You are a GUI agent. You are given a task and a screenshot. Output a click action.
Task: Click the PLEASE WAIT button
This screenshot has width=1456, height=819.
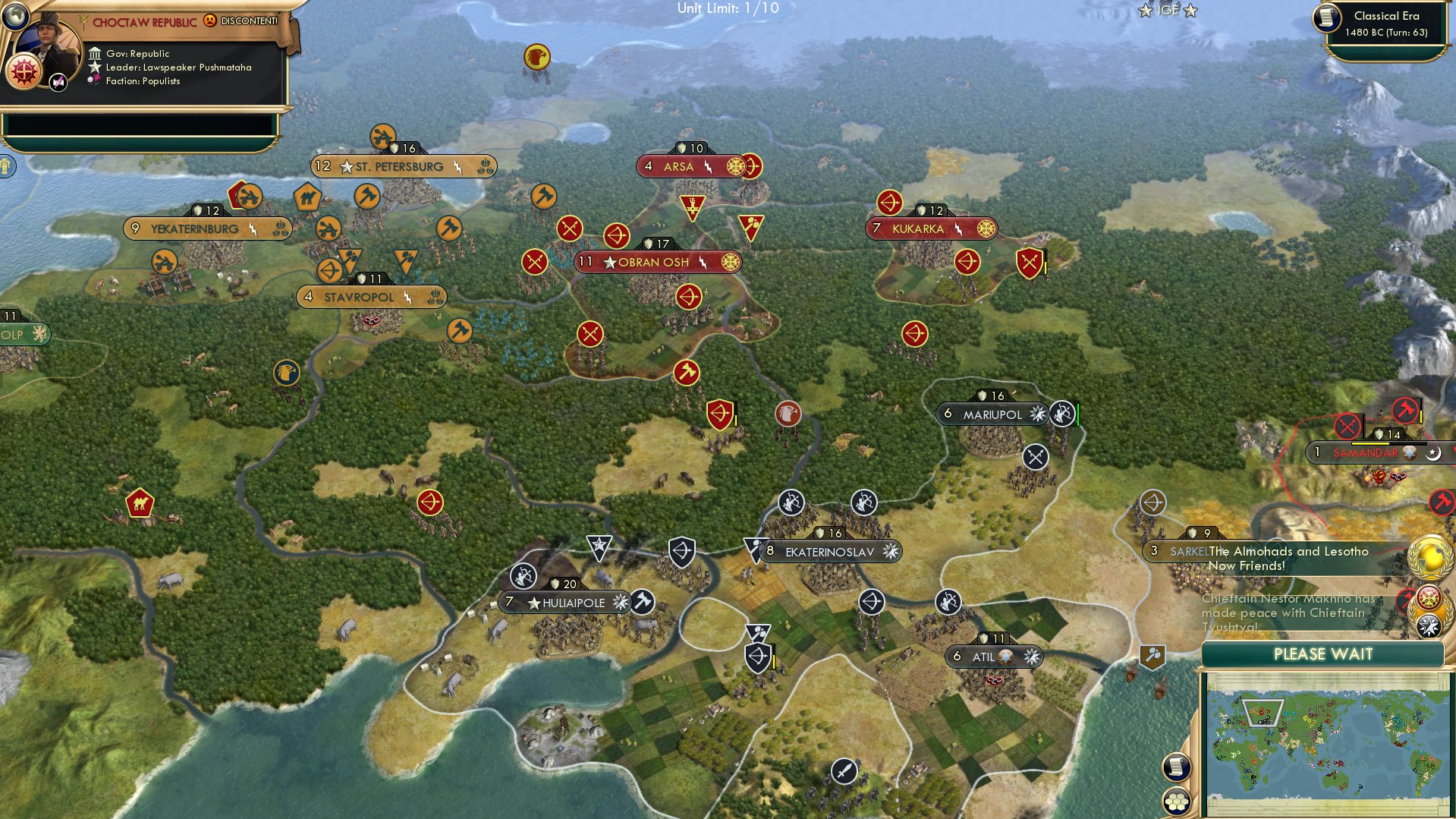click(x=1324, y=654)
